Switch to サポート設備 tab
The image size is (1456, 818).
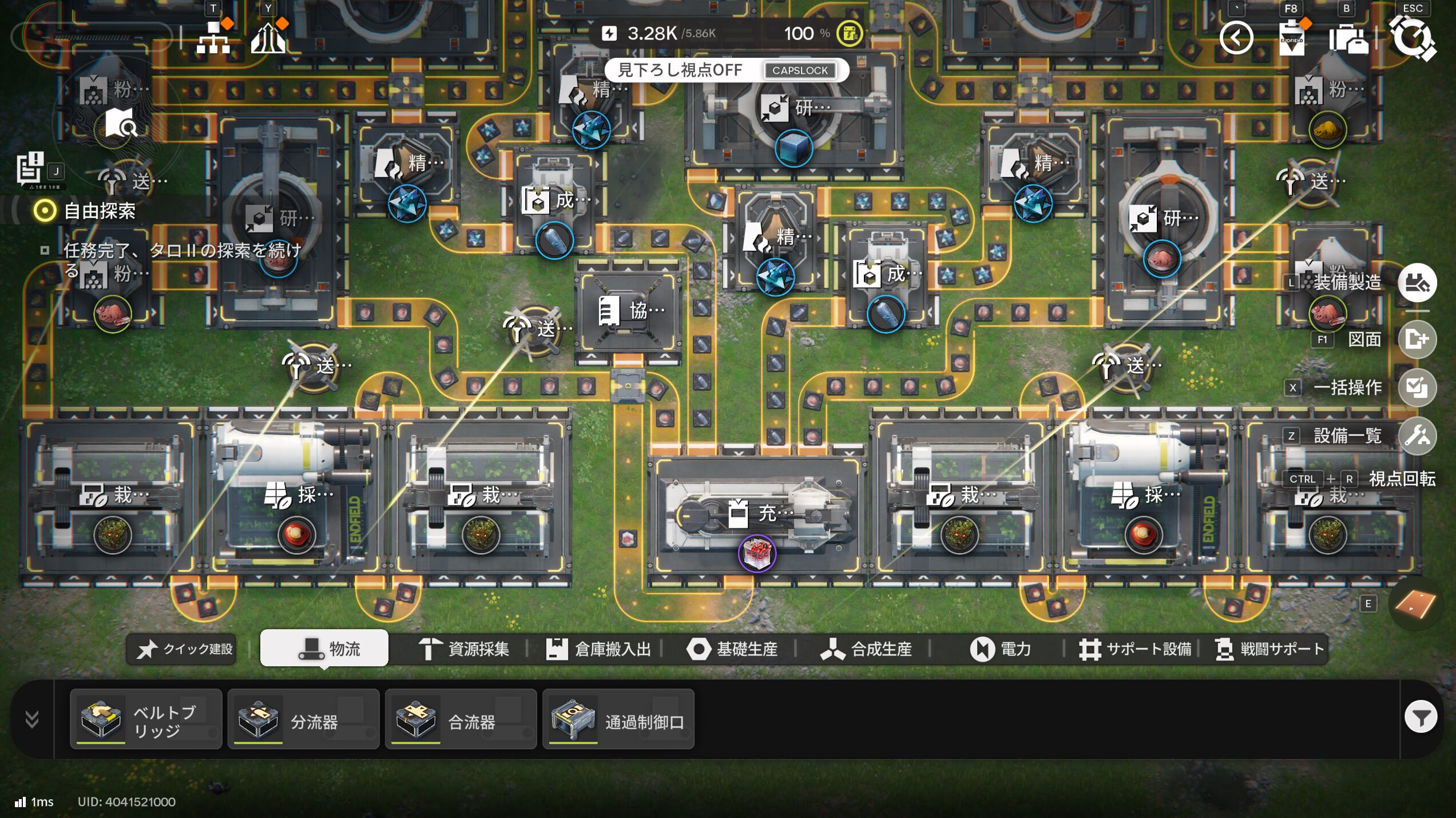[1135, 649]
